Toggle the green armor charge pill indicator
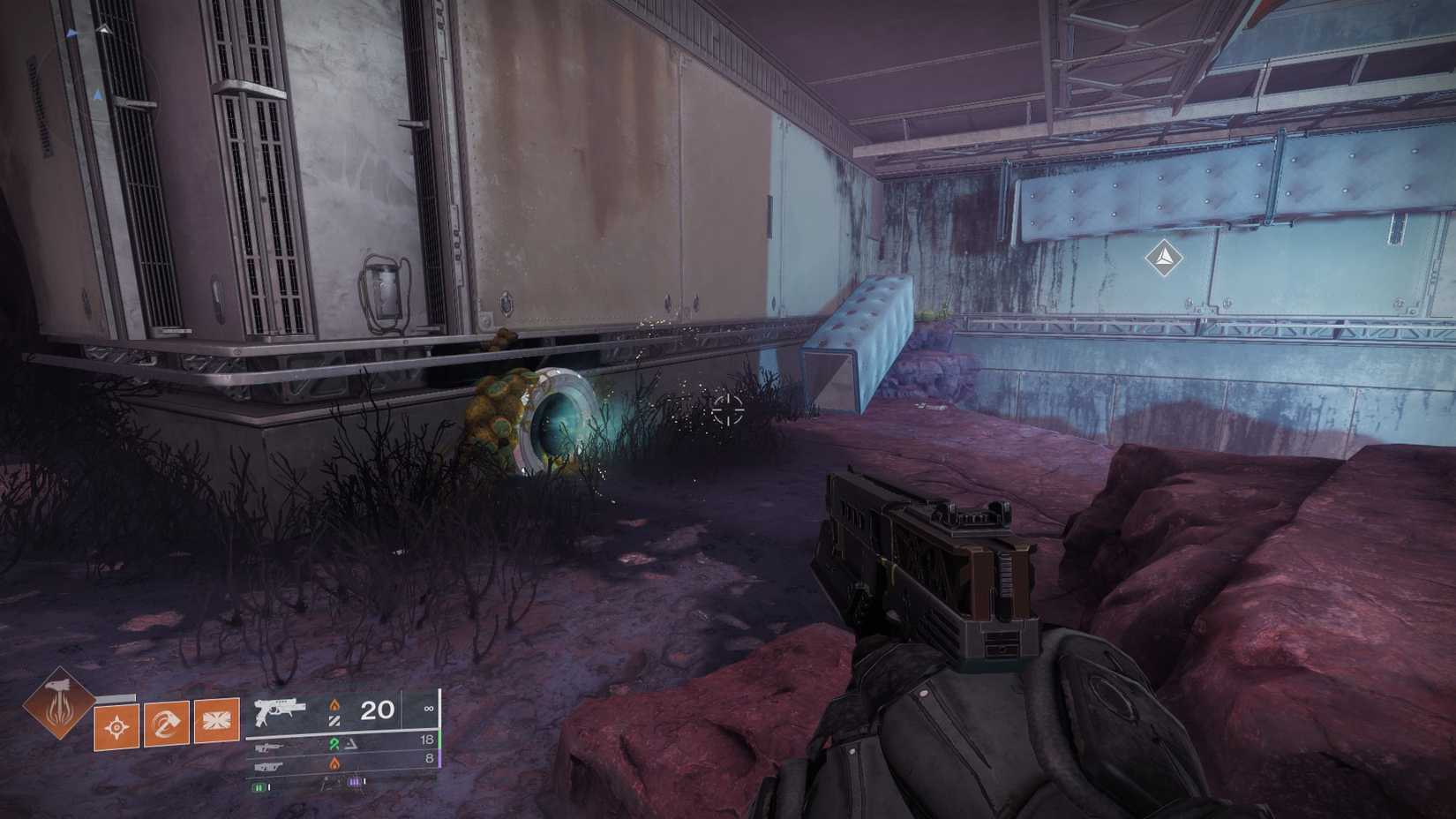1456x819 pixels. pyautogui.click(x=259, y=787)
